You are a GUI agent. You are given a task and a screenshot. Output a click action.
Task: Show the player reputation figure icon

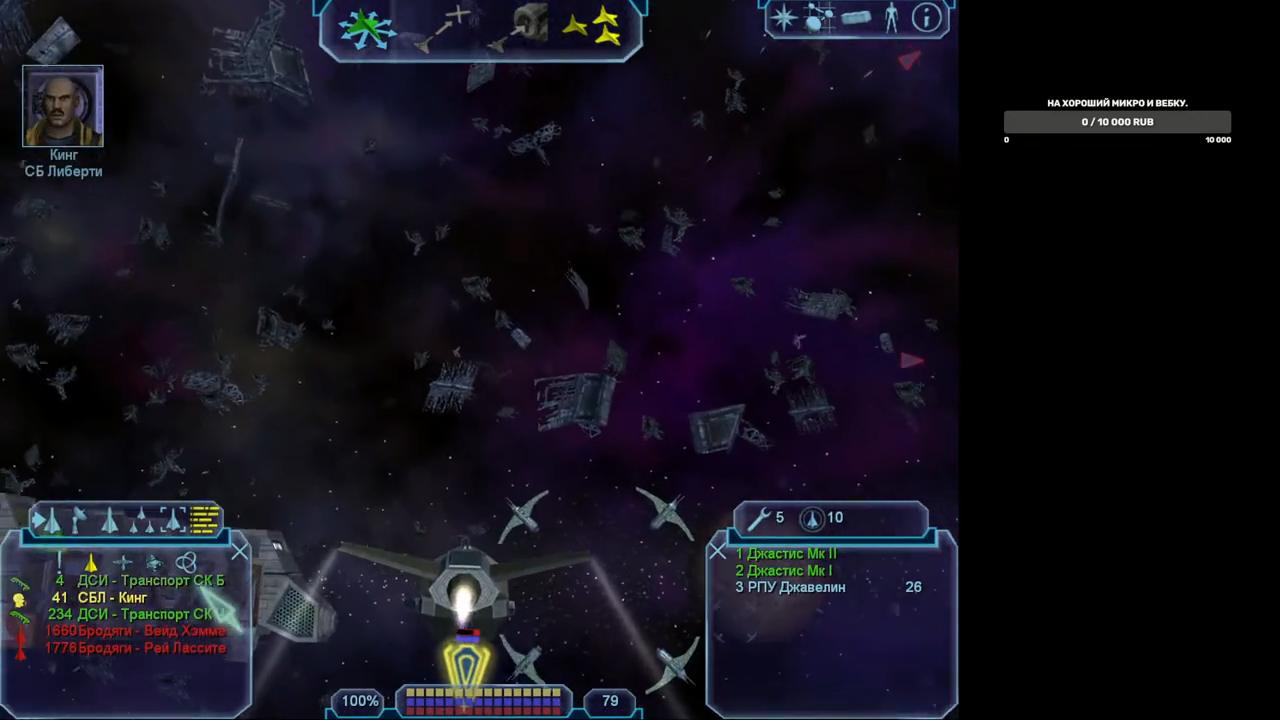(x=891, y=18)
